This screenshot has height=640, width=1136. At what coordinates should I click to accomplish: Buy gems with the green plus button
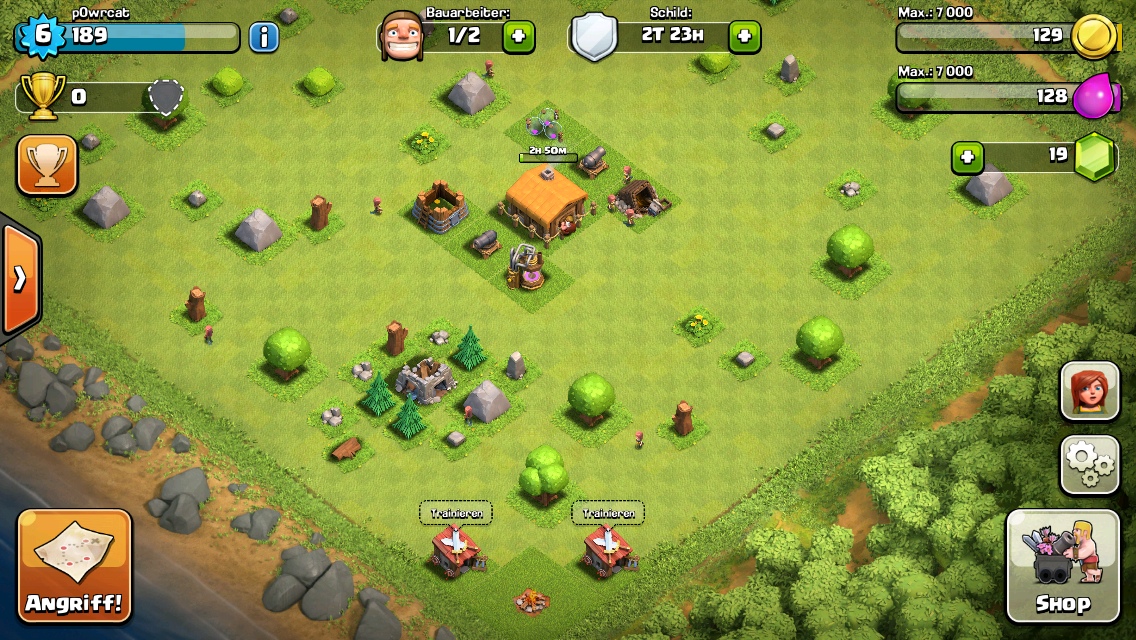pyautogui.click(x=967, y=157)
